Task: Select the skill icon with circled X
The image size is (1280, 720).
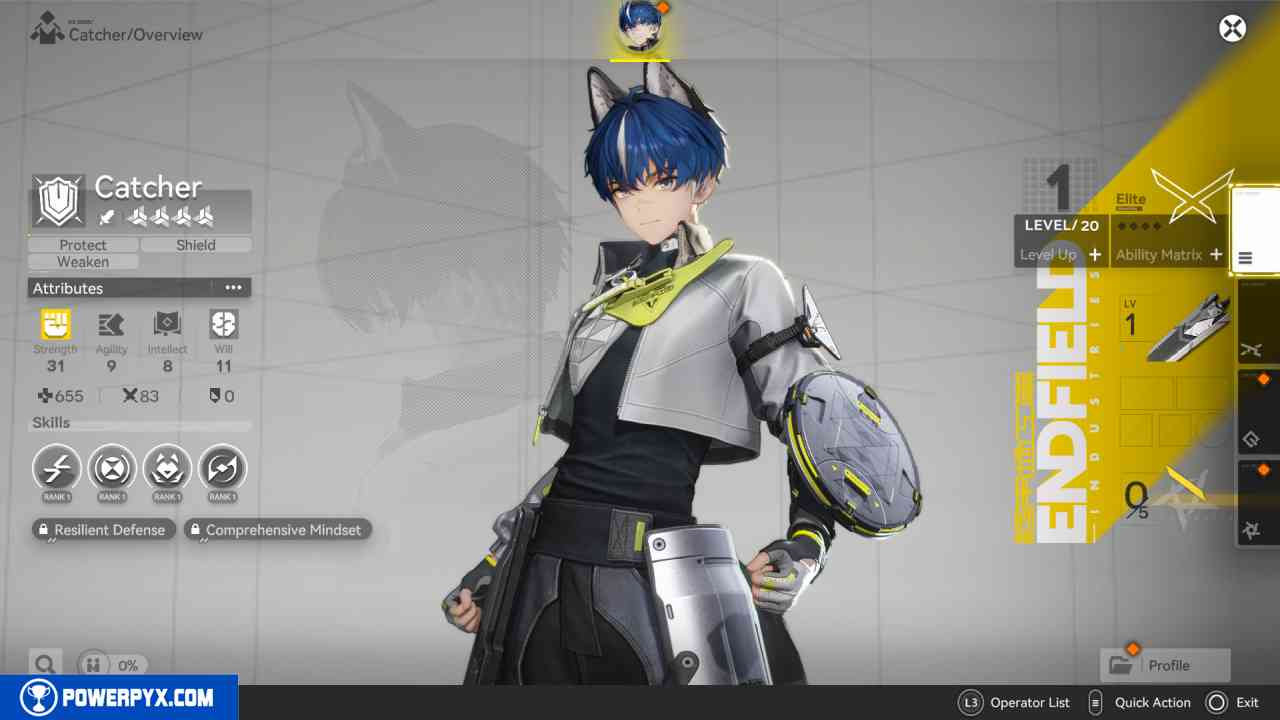Action: tap(112, 468)
